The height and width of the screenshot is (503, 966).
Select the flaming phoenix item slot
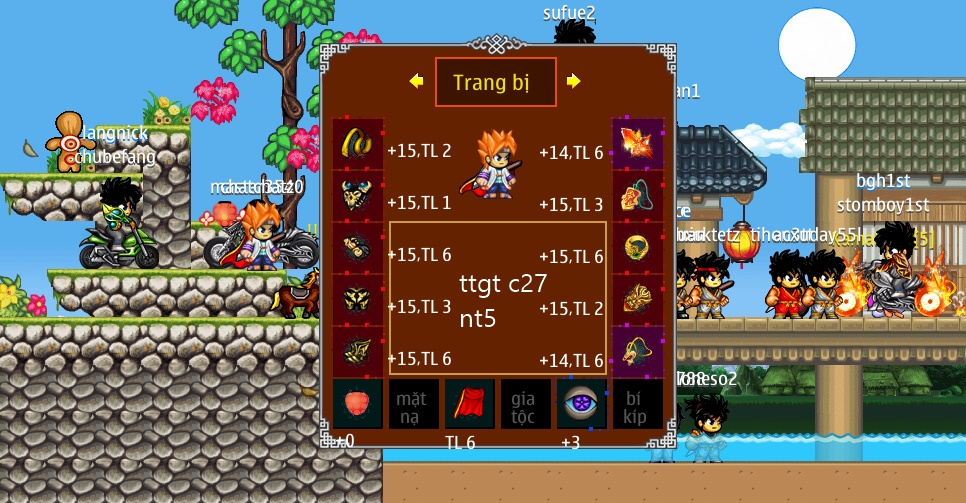[x=637, y=144]
